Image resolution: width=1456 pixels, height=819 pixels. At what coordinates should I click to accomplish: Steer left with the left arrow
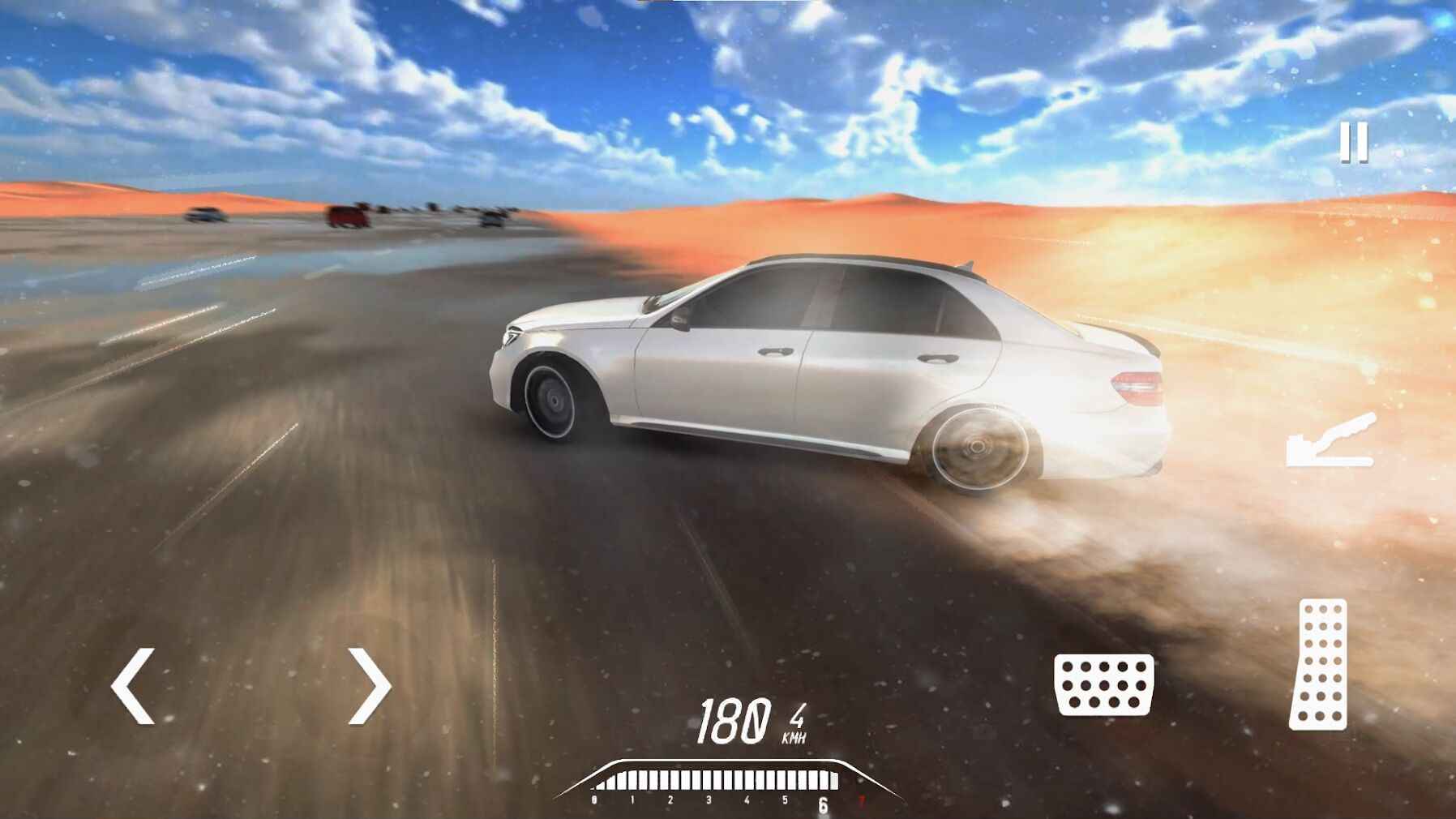point(133,686)
